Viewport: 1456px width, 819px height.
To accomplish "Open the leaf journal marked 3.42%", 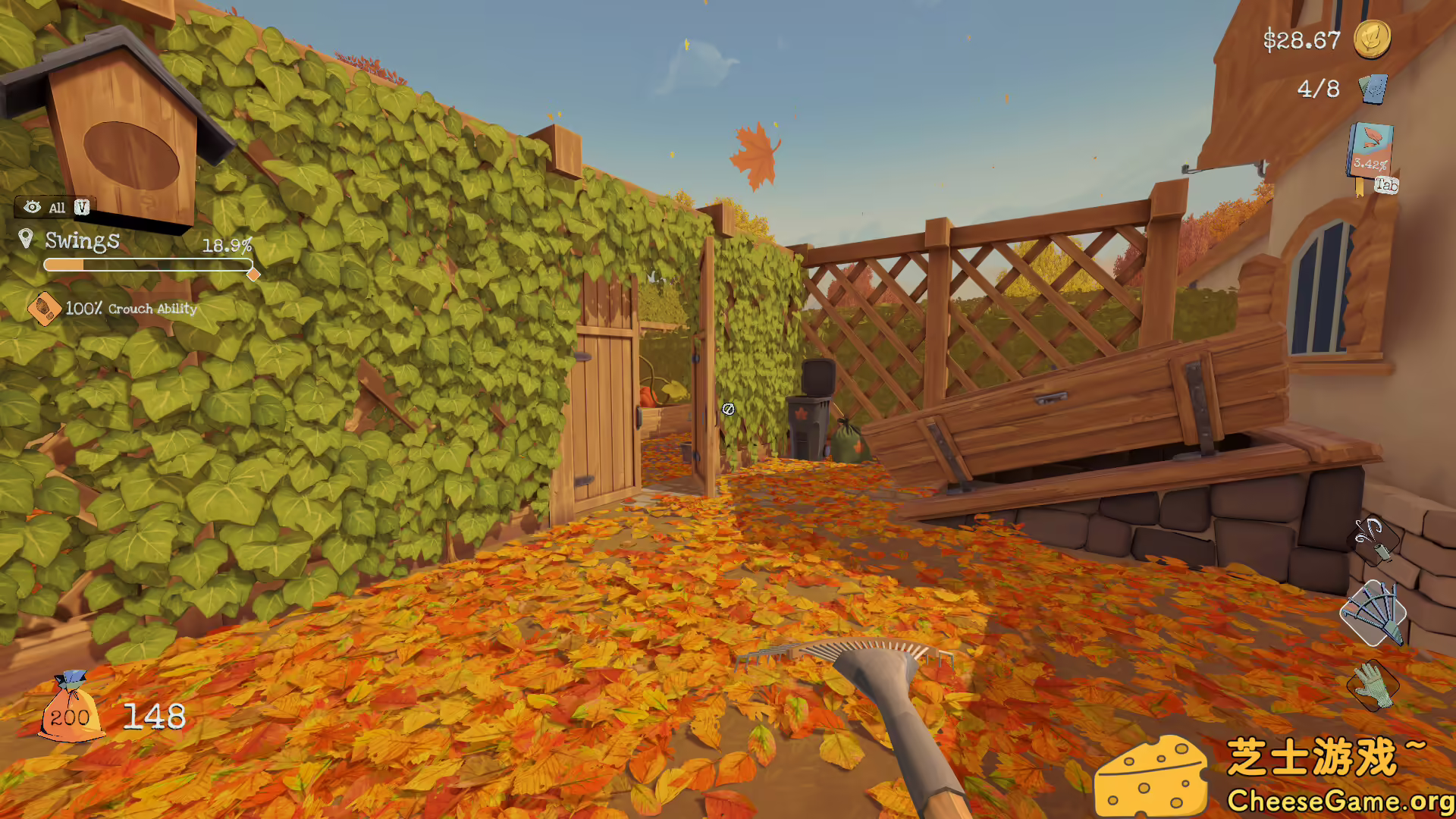I will [x=1370, y=149].
